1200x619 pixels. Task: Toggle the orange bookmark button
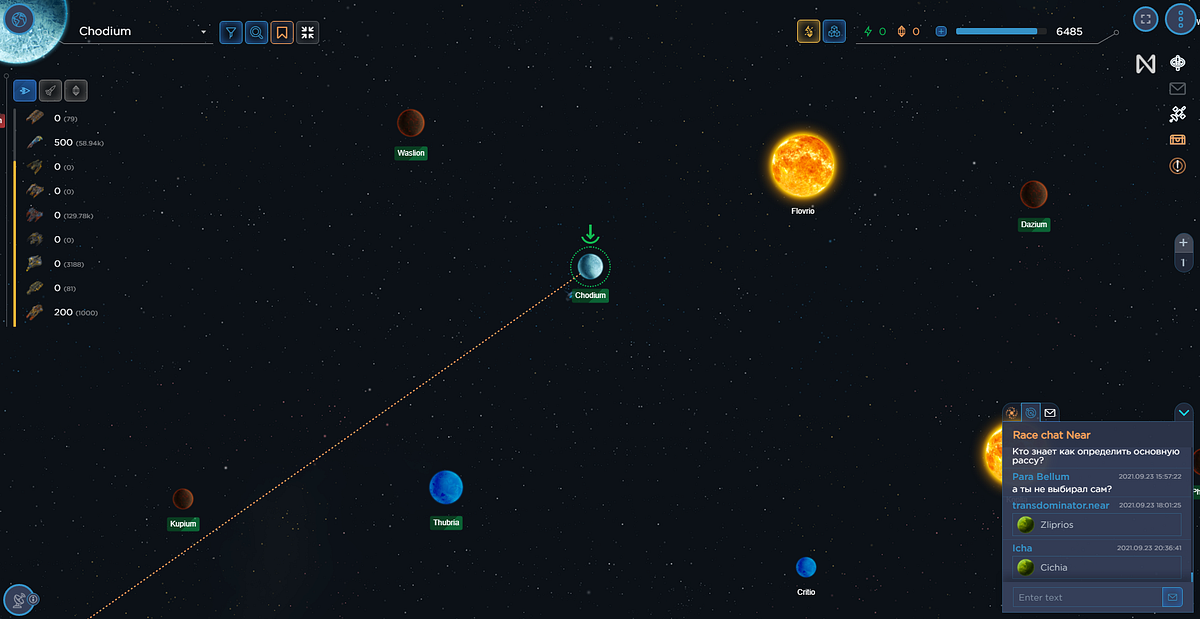click(282, 32)
